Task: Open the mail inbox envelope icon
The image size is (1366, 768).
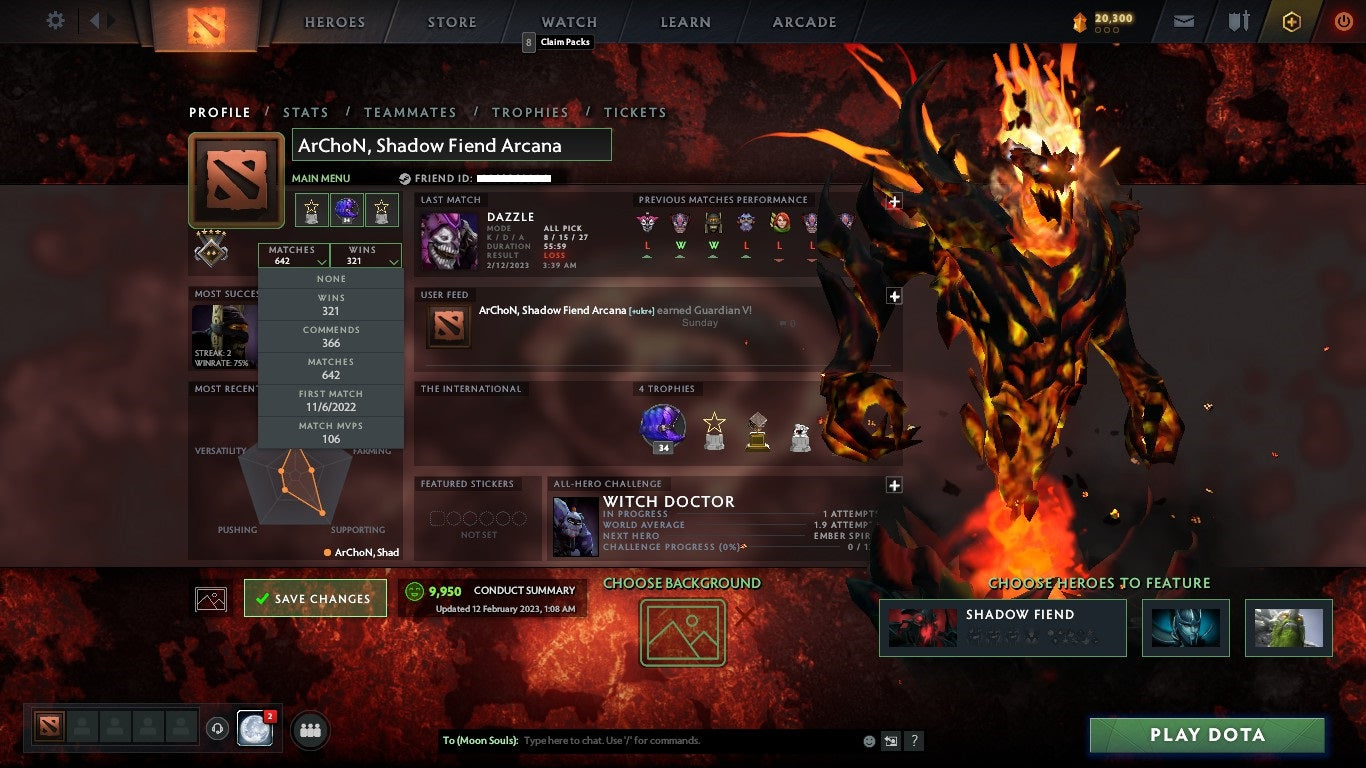Action: pyautogui.click(x=1183, y=20)
